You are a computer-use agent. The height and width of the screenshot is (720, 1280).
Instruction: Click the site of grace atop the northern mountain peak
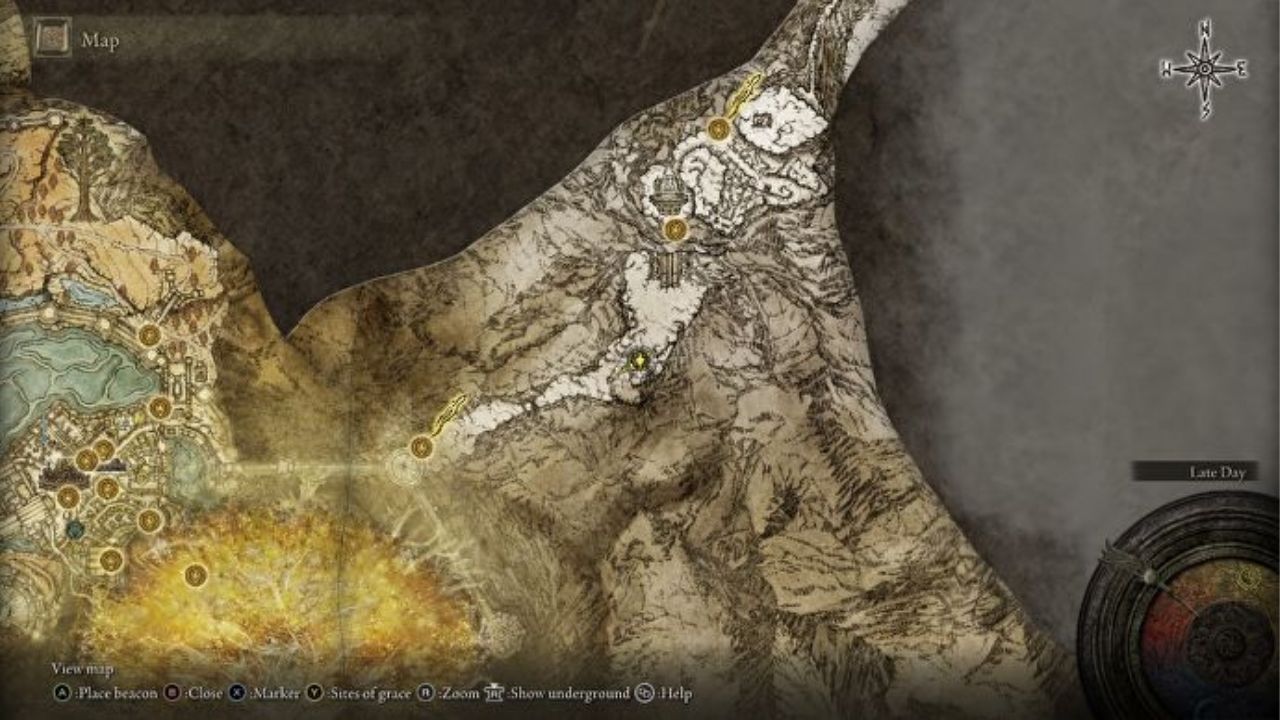(718, 130)
